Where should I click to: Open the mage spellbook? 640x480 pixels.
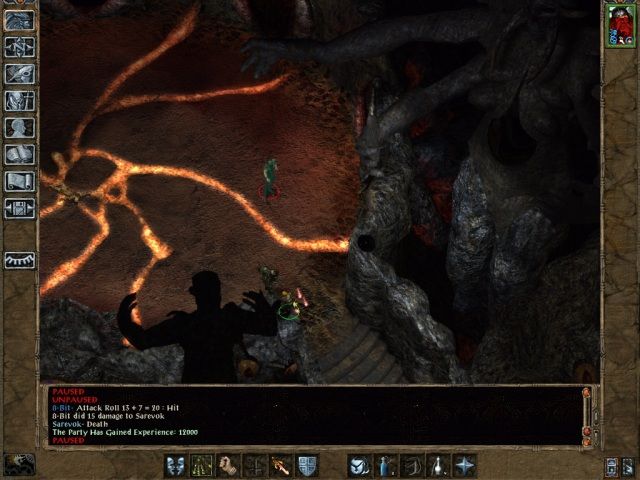20,154
